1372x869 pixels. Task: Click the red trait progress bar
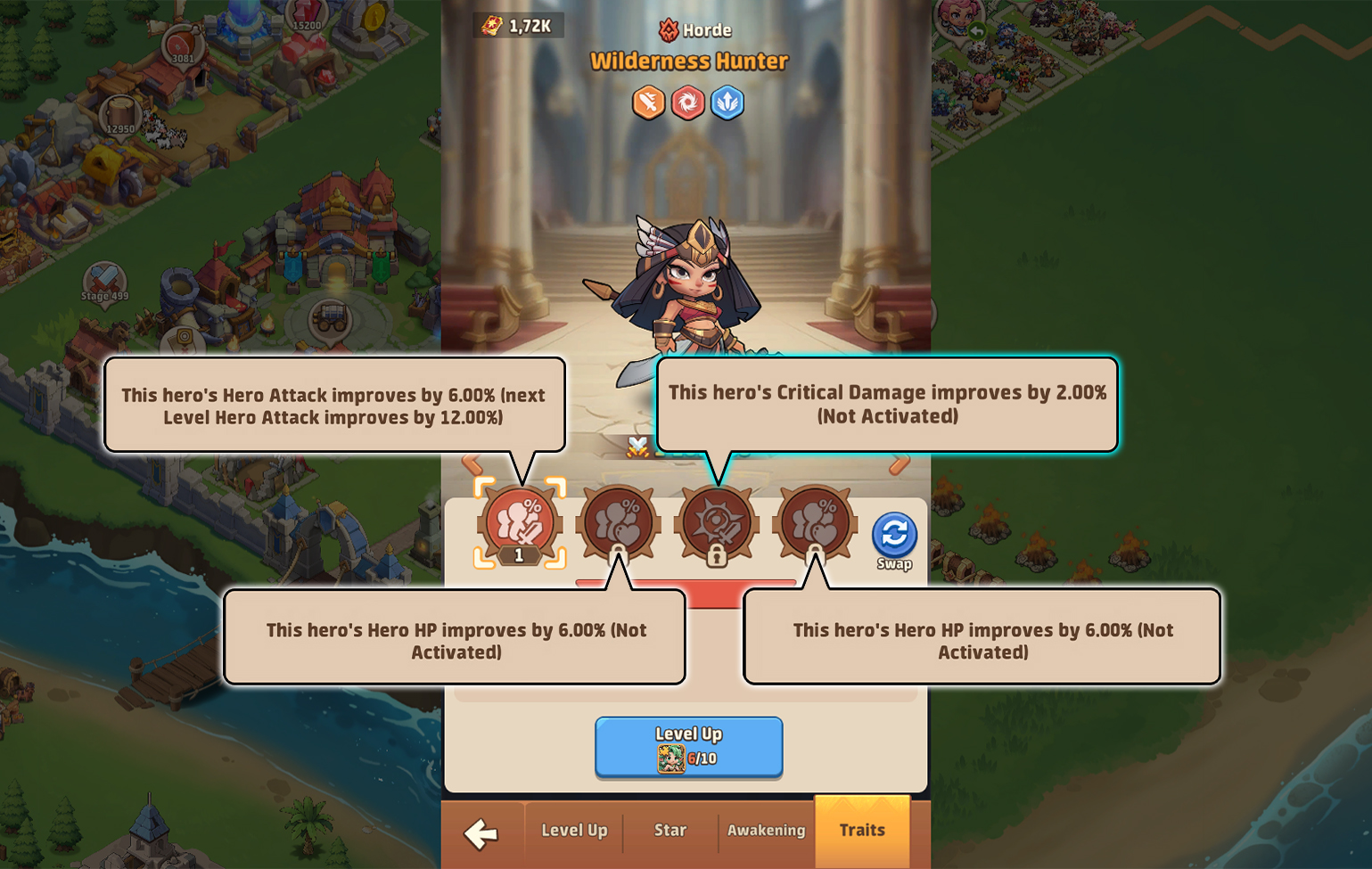[x=686, y=584]
